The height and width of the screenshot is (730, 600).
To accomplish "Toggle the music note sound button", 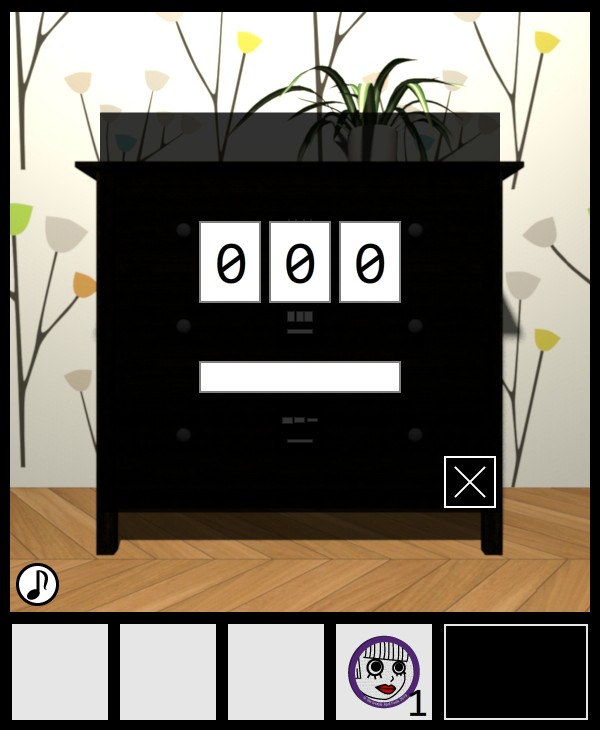I will coord(37,584).
